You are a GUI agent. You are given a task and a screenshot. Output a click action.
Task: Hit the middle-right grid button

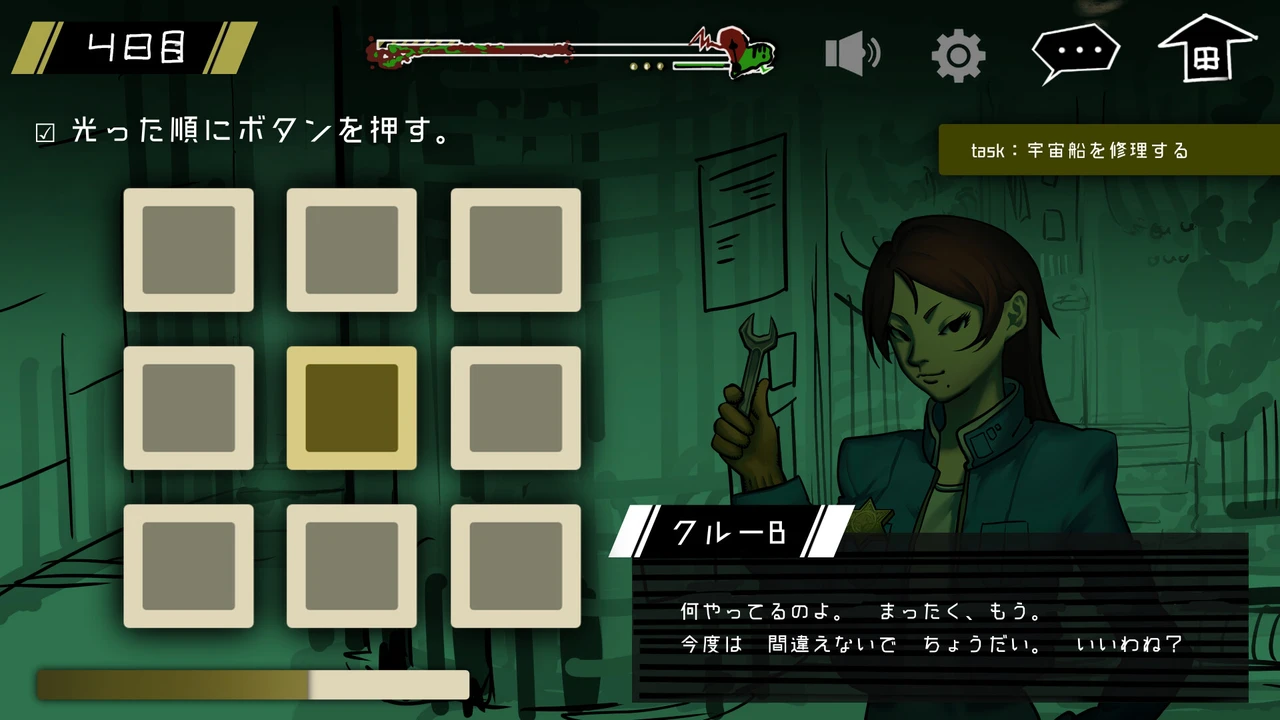point(515,408)
